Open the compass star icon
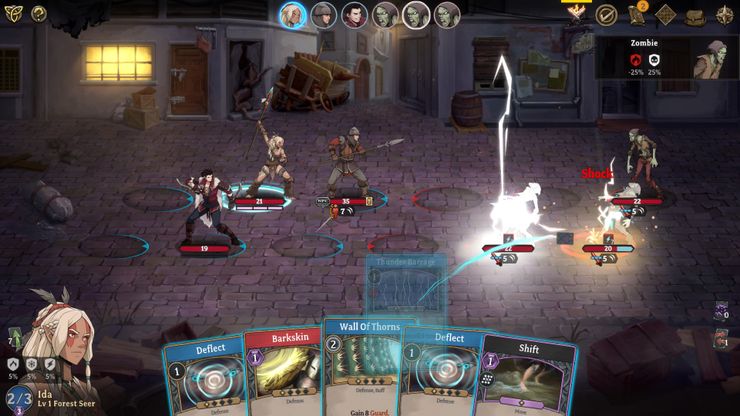 coord(724,15)
